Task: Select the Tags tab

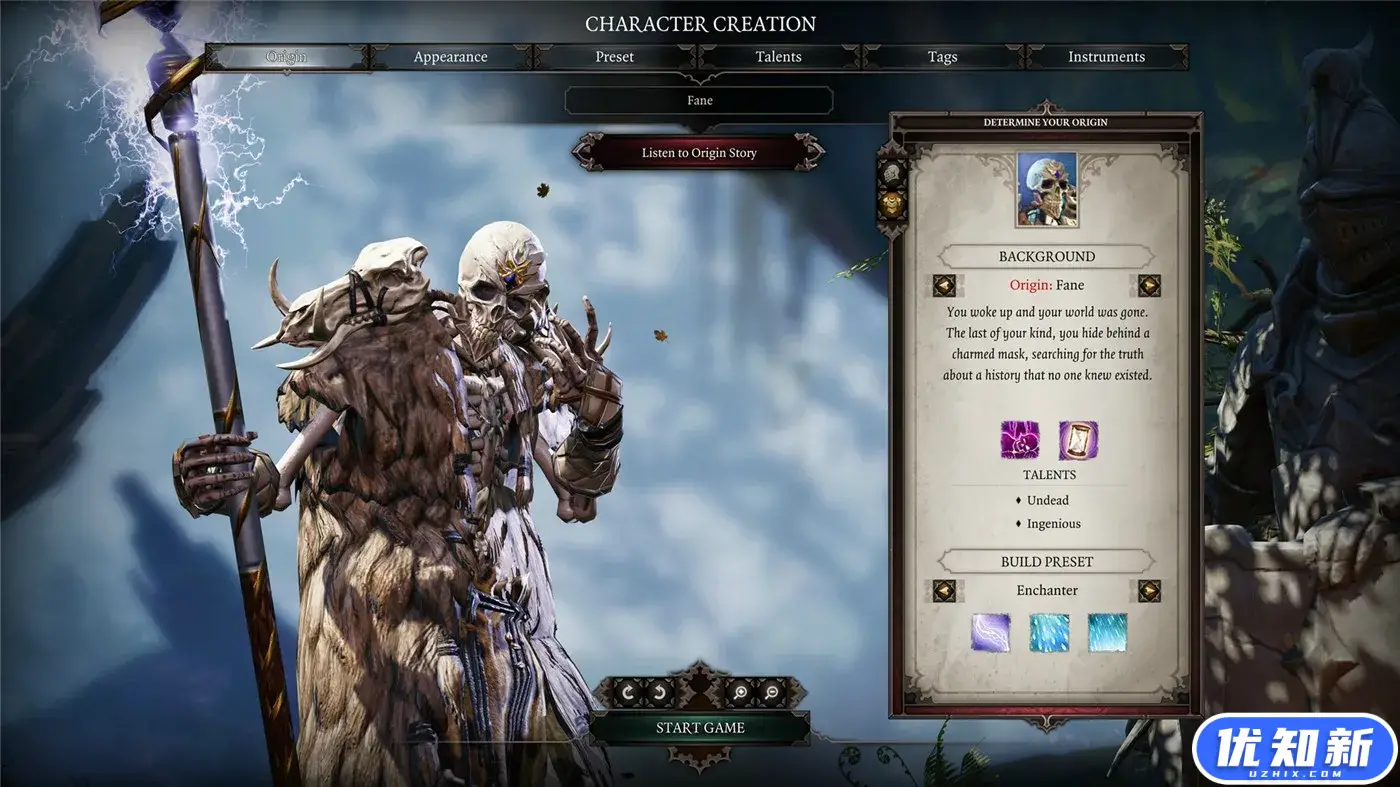Action: pyautogui.click(x=942, y=57)
